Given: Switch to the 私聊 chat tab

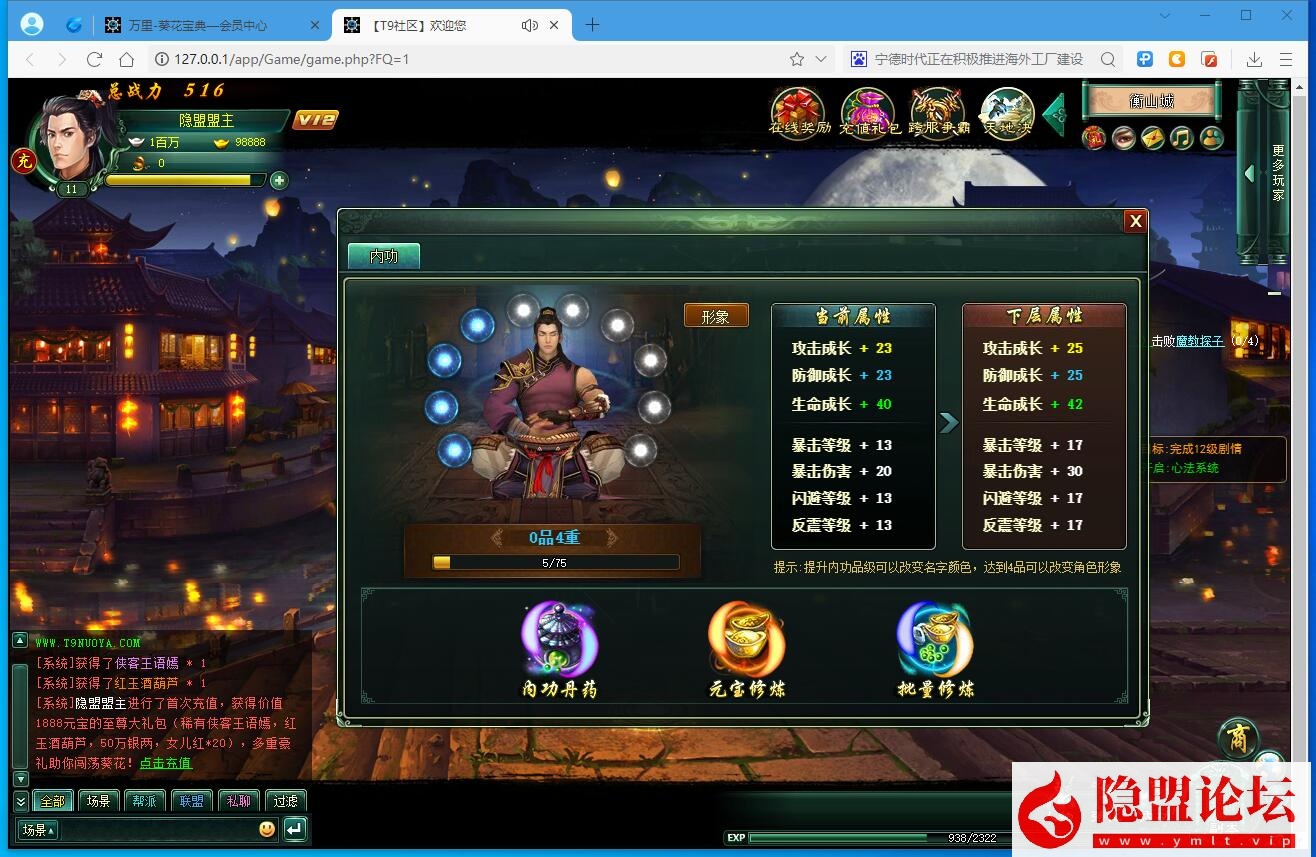Looking at the screenshot, I should pos(238,800).
